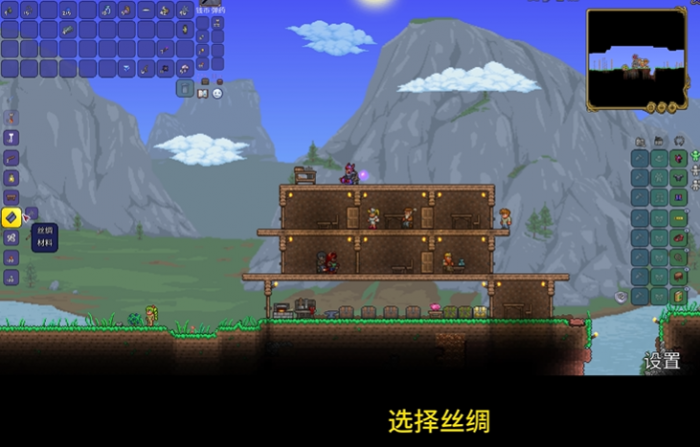Open the 设置 settings menu
Image resolution: width=700 pixels, height=447 pixels.
[x=662, y=361]
